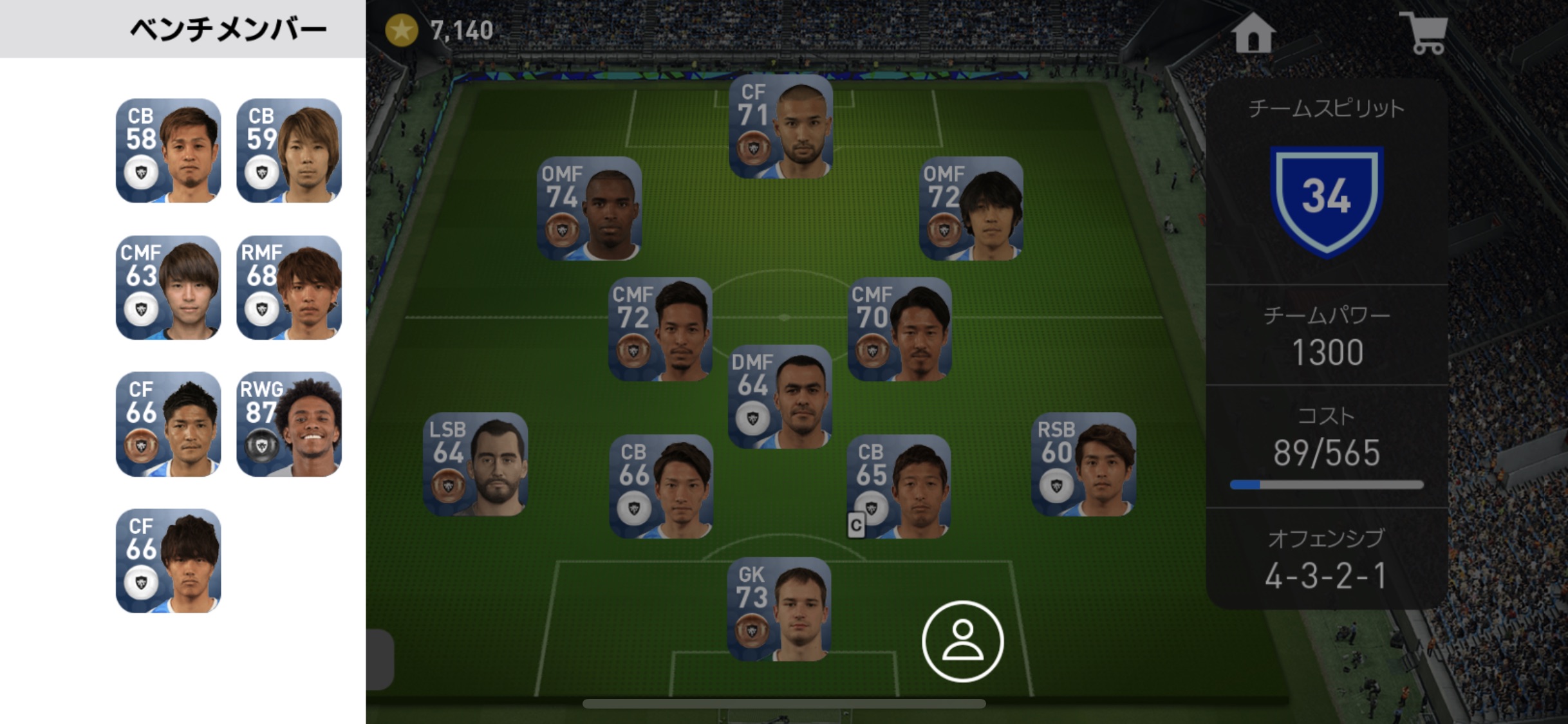
Task: Select bench player CB 59
Action: pyautogui.click(x=289, y=151)
